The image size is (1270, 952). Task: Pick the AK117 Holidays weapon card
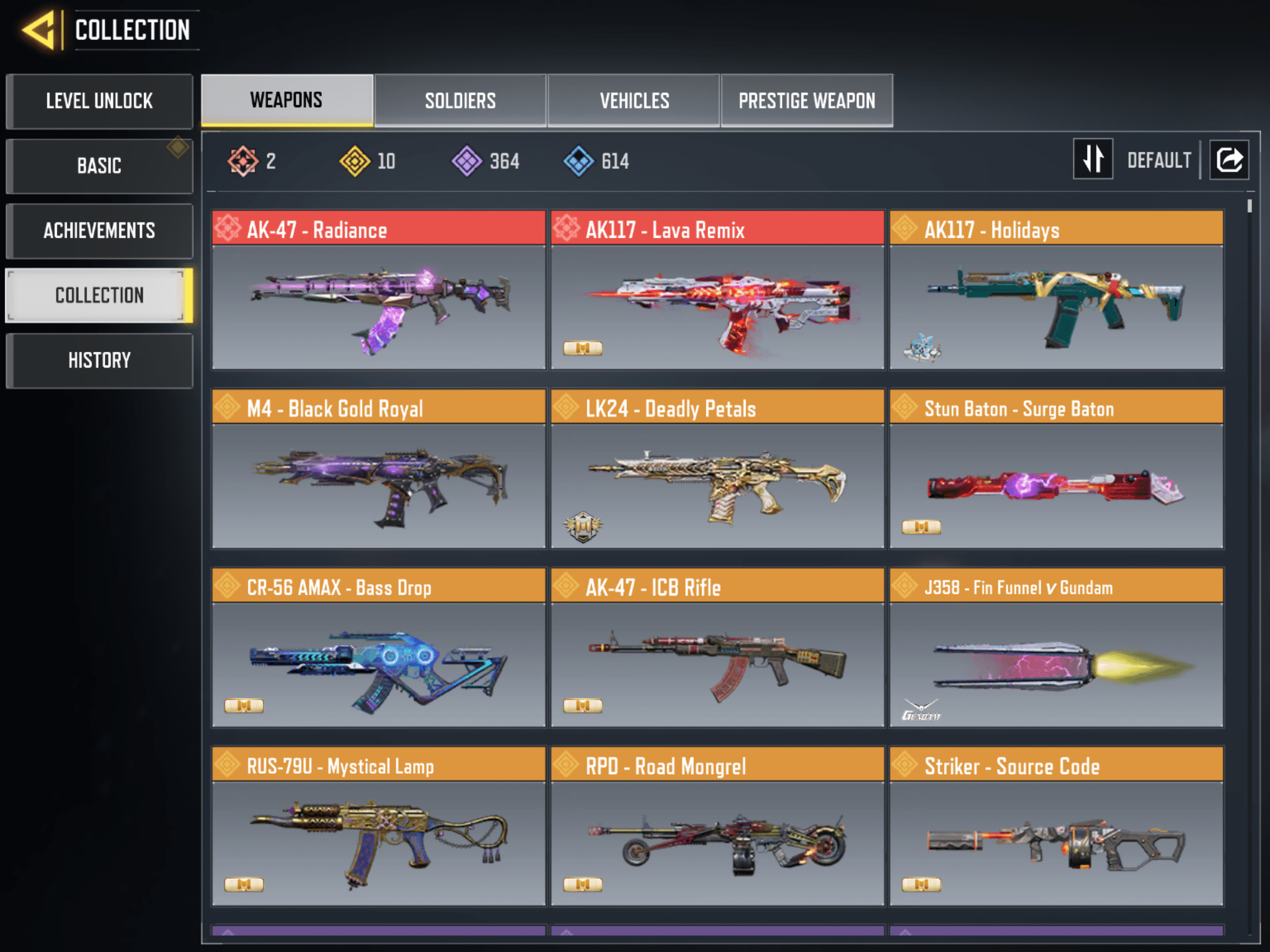point(1056,290)
